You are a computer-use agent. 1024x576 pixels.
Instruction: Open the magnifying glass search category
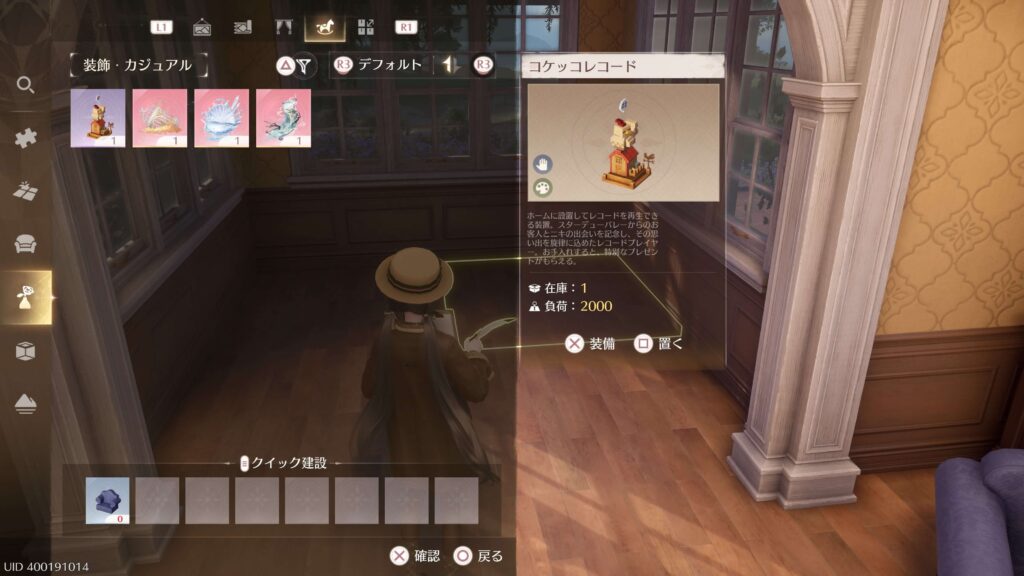tap(26, 85)
